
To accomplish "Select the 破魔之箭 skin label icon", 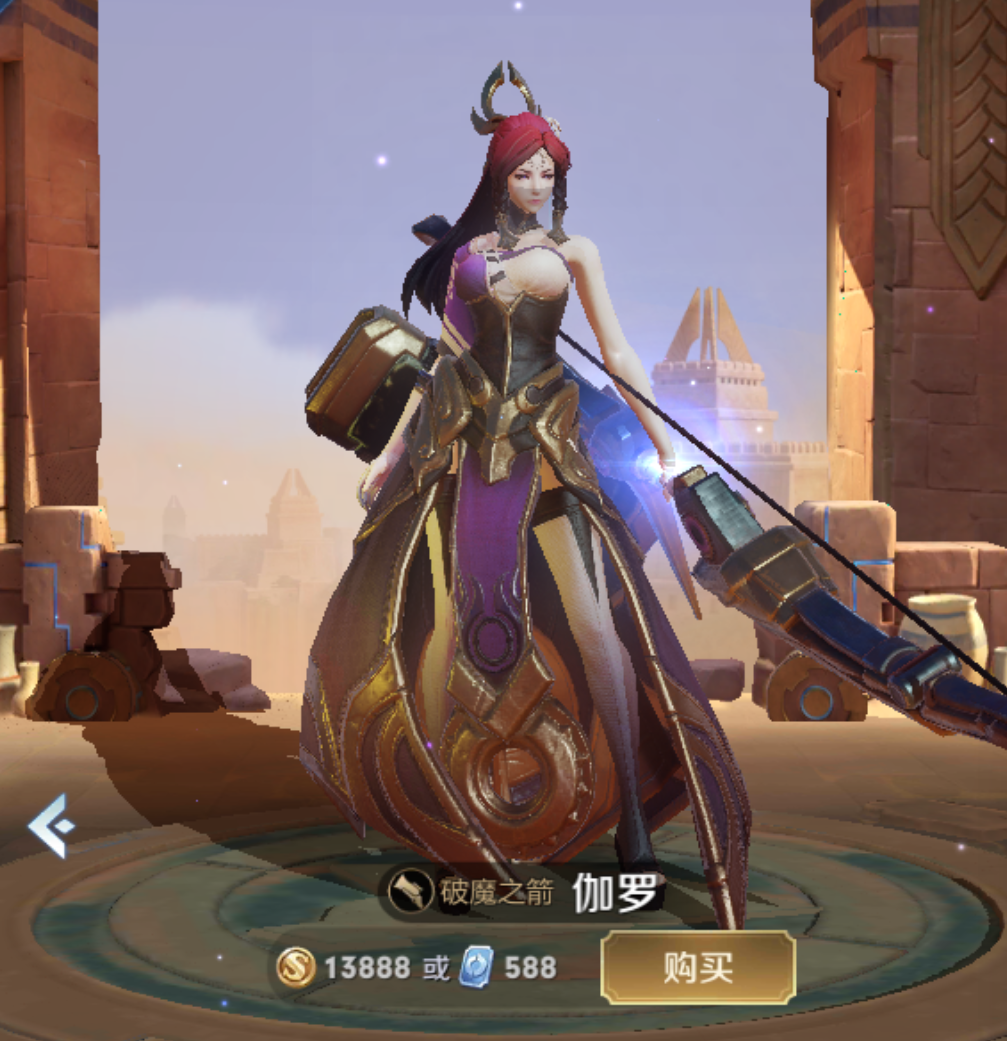I will point(411,892).
